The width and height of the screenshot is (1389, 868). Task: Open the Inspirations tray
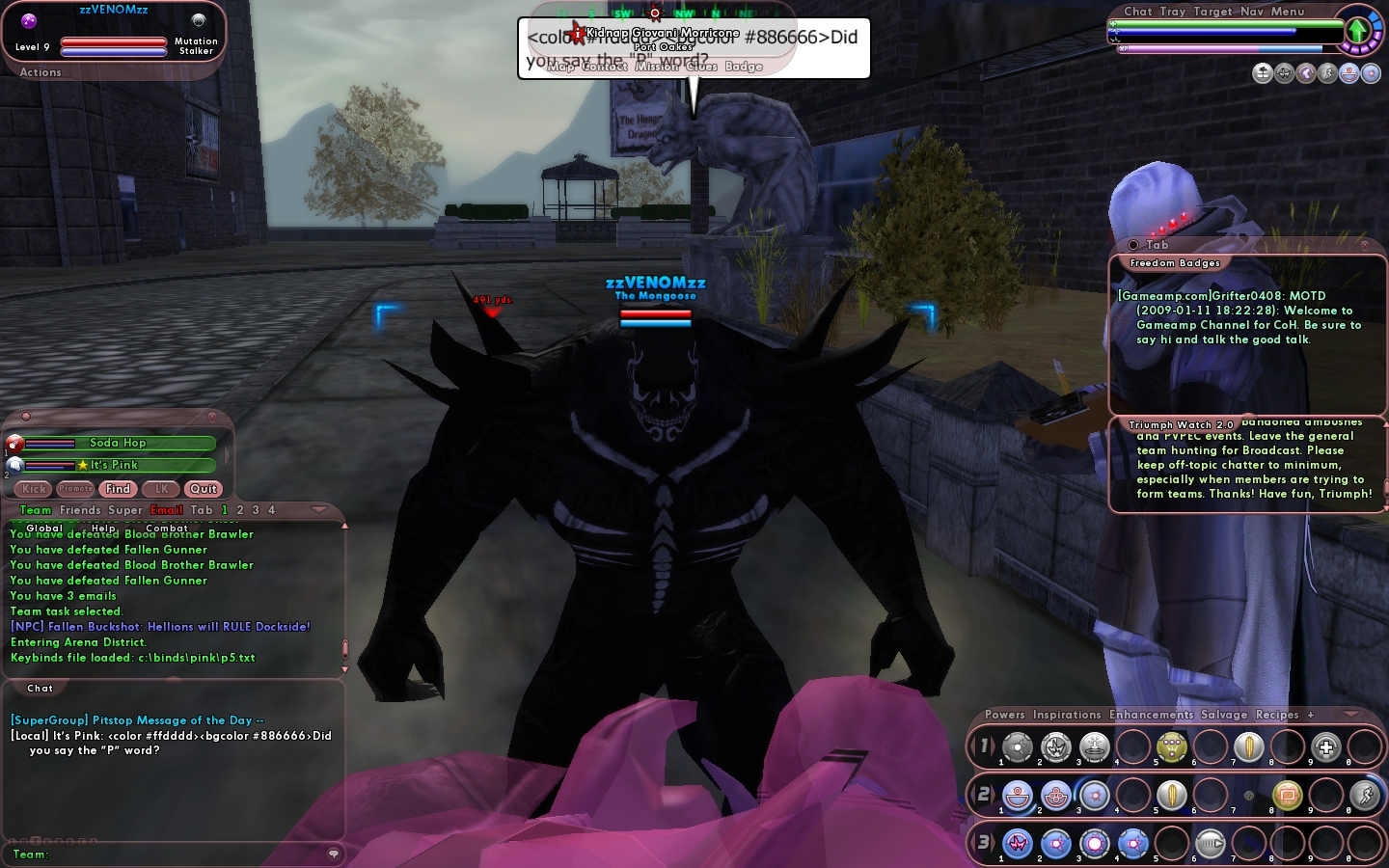[x=1067, y=715]
